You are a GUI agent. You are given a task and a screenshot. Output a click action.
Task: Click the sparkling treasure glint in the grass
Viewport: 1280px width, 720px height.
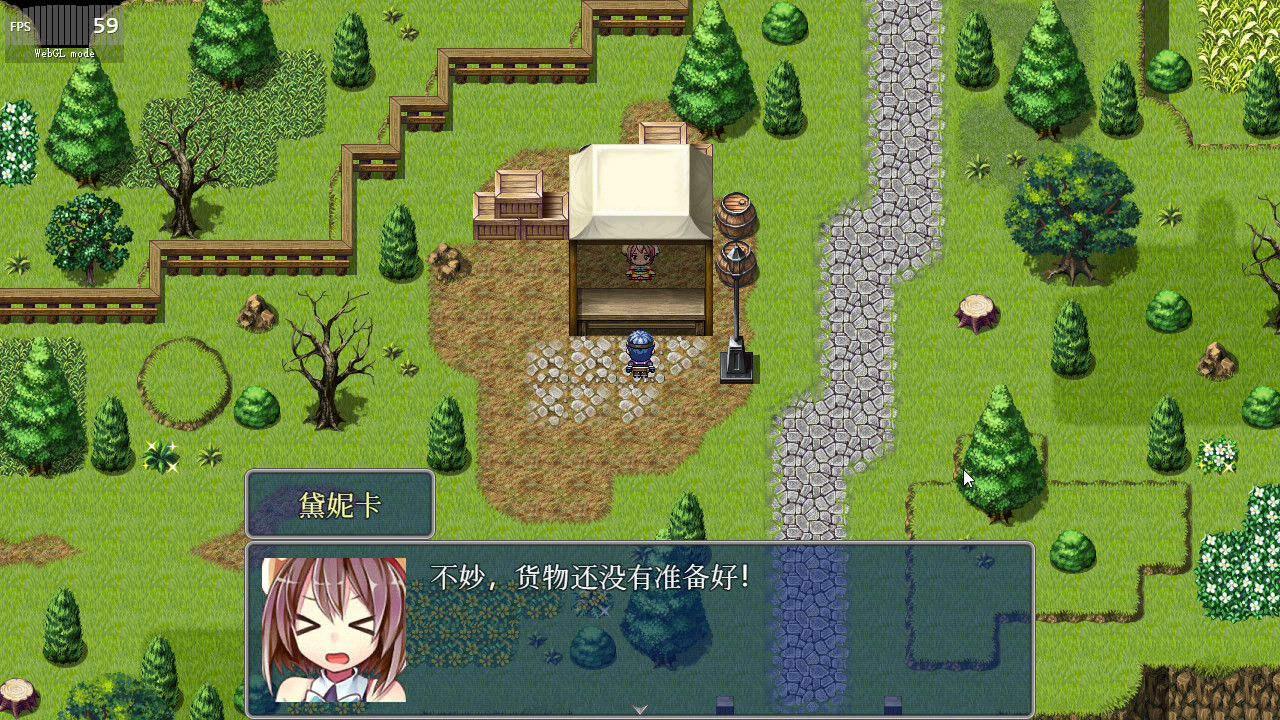coord(160,455)
